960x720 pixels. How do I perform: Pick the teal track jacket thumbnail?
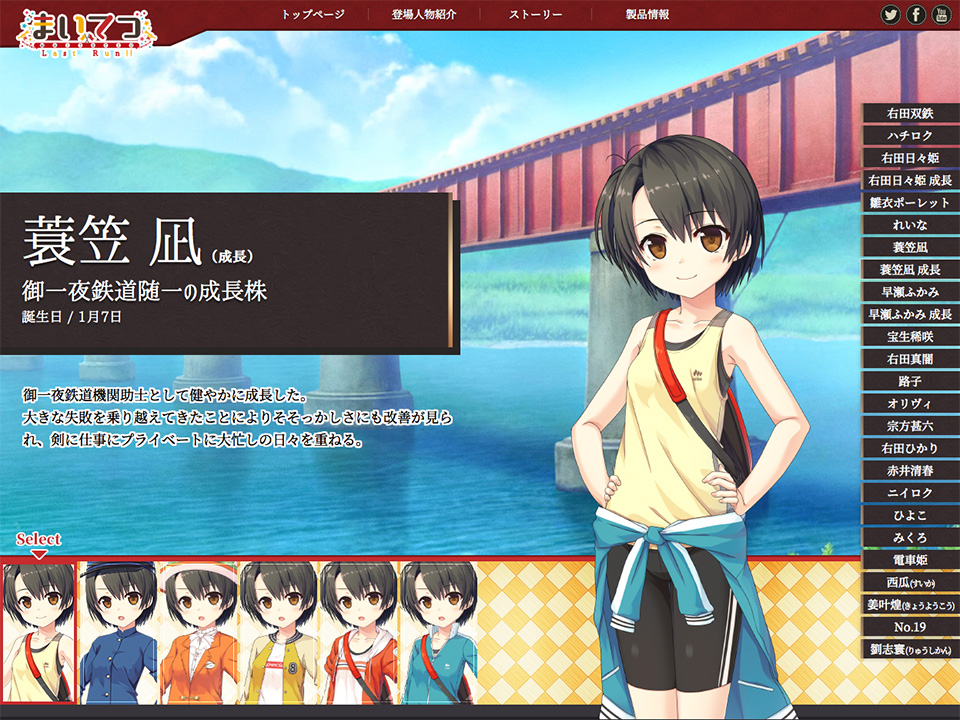pyautogui.click(x=437, y=632)
